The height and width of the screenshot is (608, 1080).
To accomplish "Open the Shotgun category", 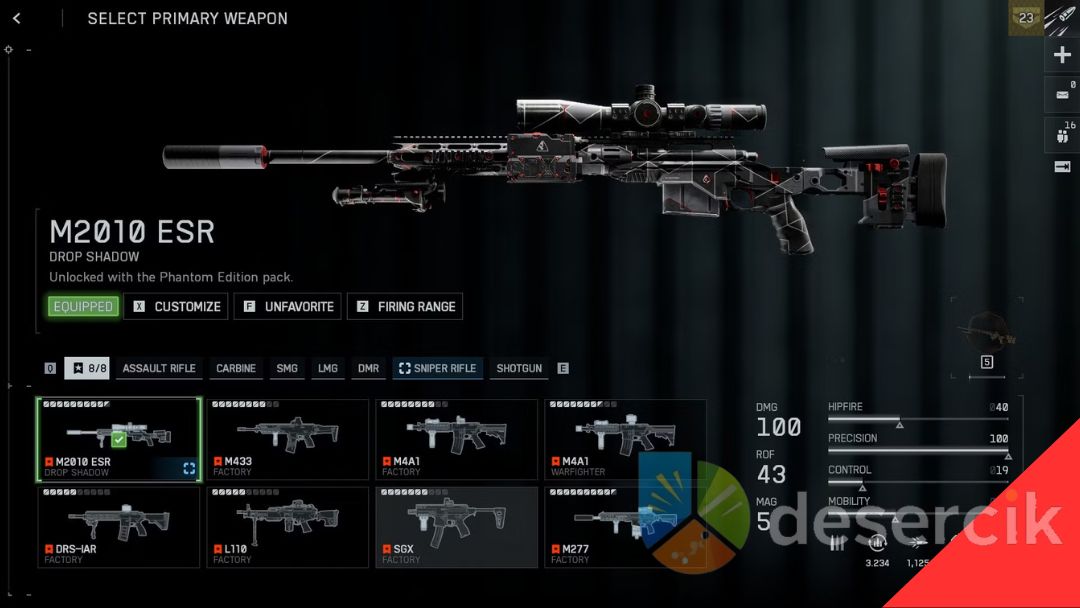I will click(519, 369).
